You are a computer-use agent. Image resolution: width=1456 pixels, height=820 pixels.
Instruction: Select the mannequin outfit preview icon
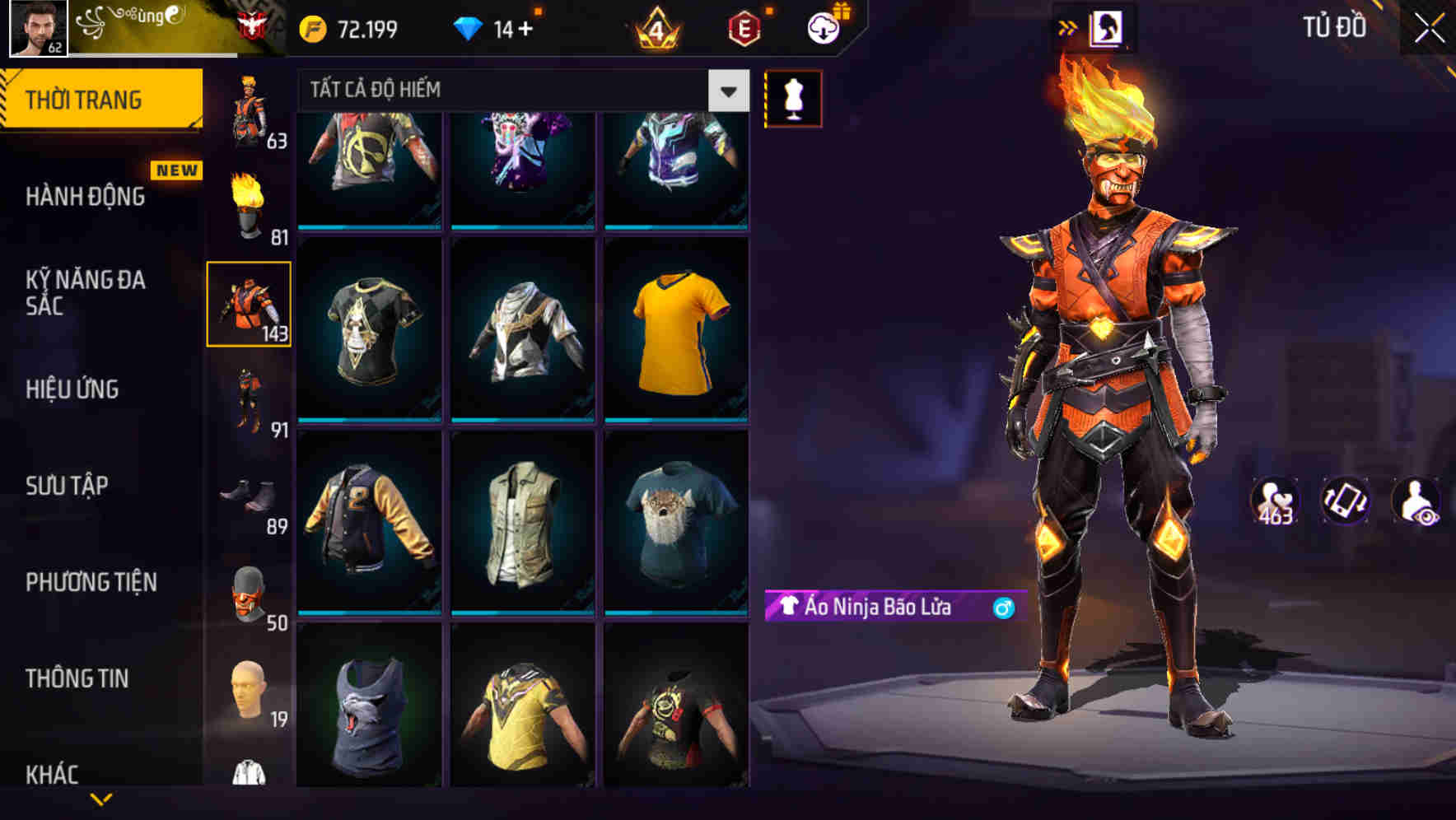tap(793, 97)
